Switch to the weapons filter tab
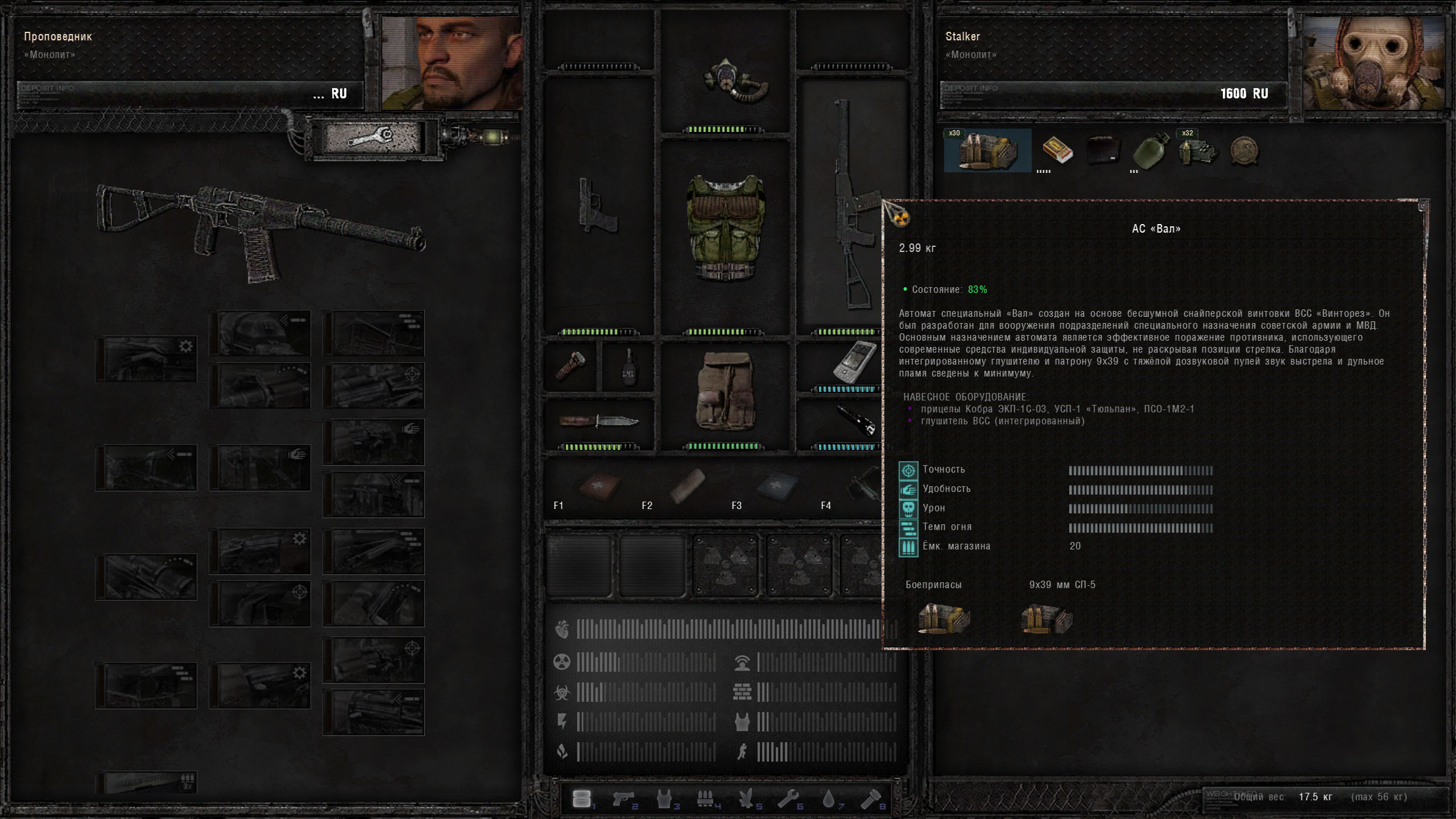1456x819 pixels. pos(623,800)
